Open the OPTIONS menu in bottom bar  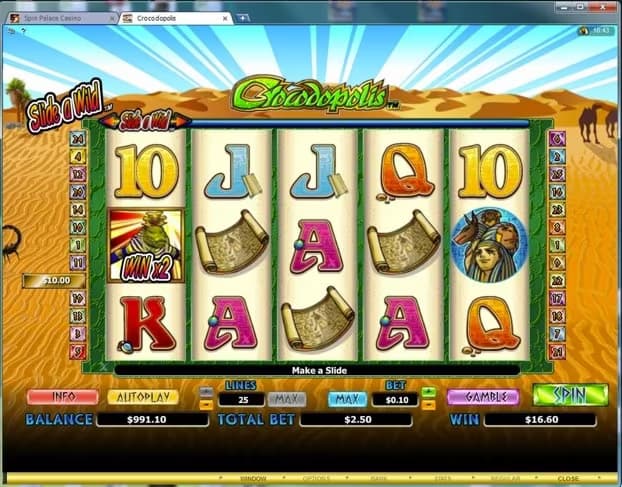317,479
